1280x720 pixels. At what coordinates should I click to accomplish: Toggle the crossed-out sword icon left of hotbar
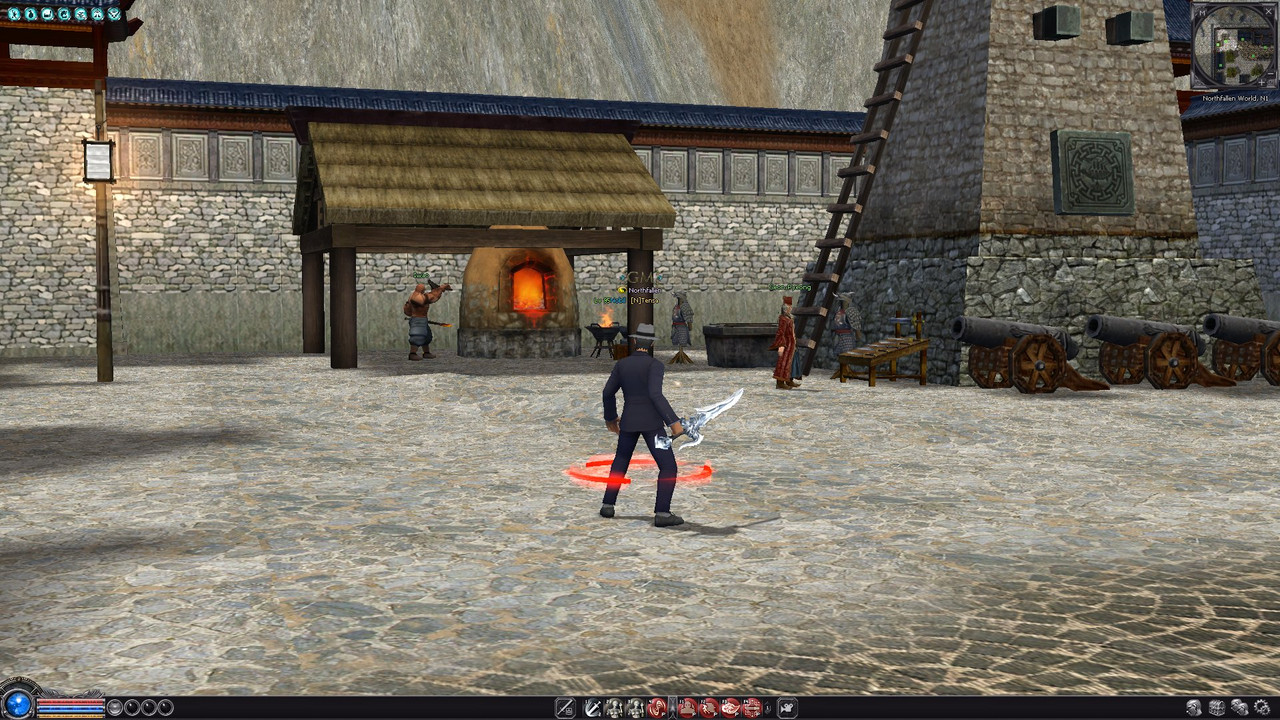[x=565, y=708]
